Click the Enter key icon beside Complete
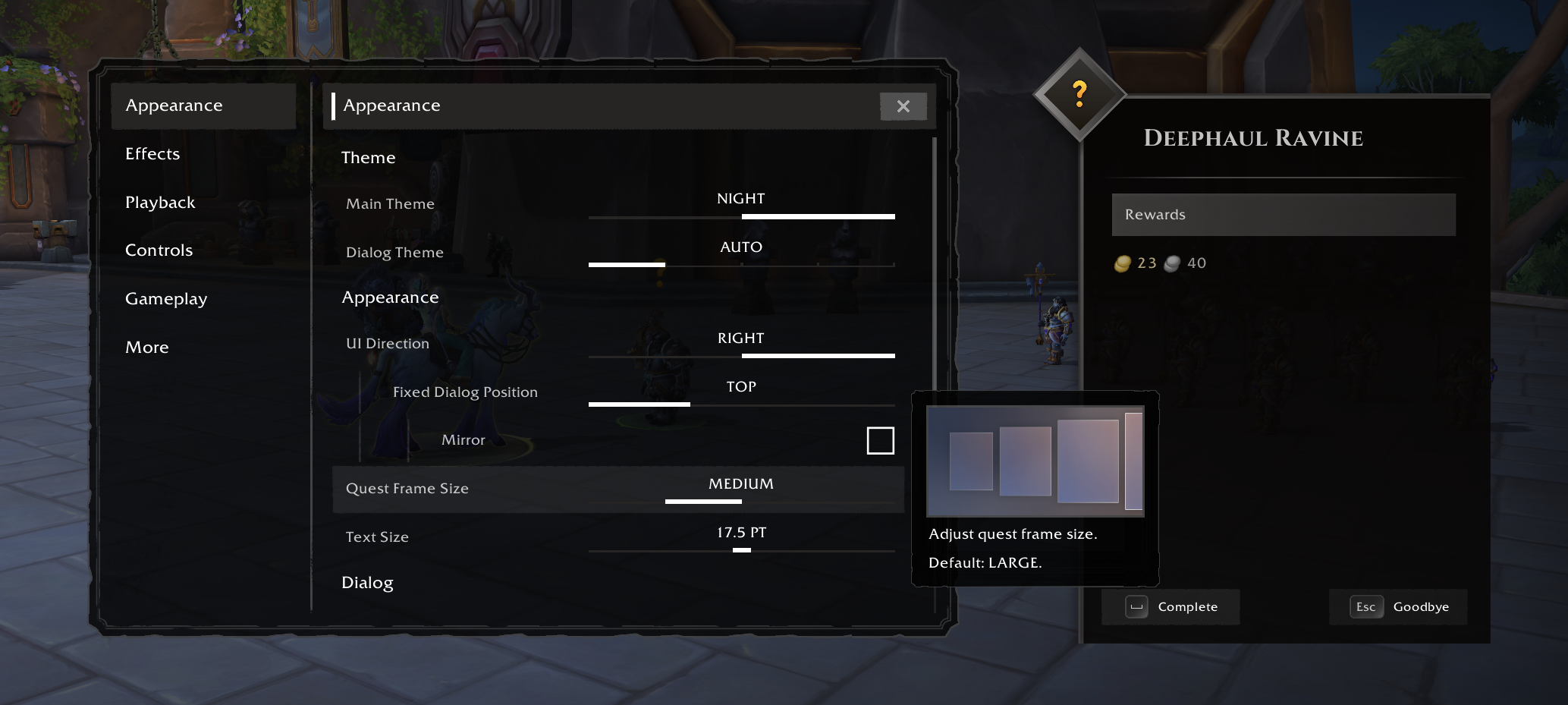1568x705 pixels. [1136, 606]
